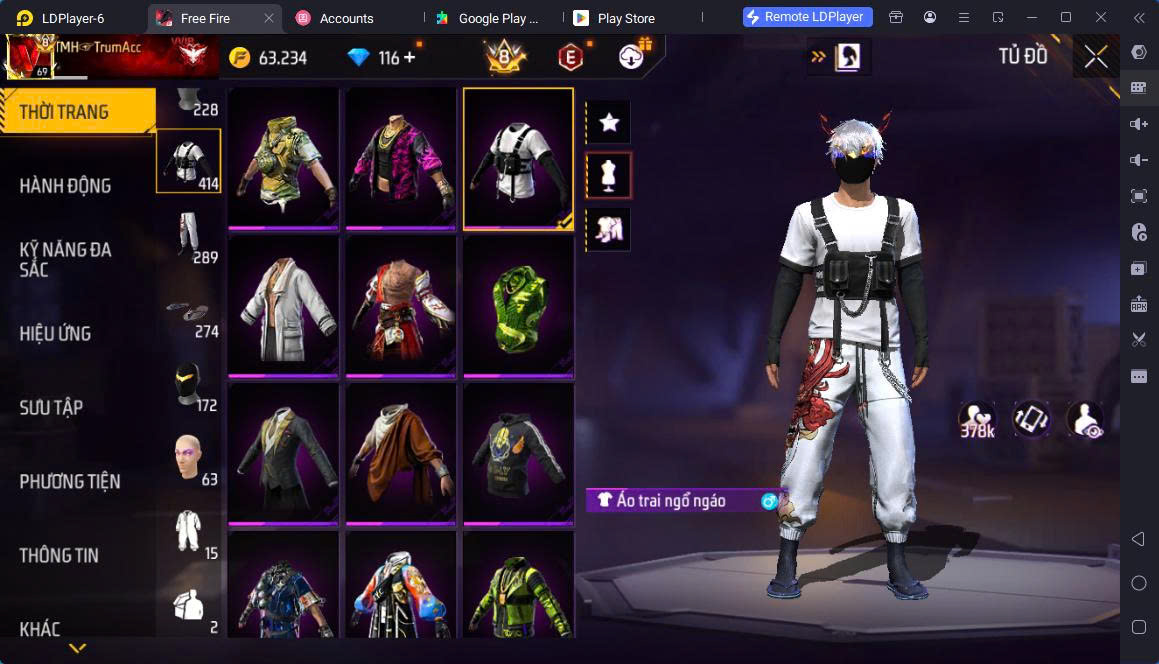
Task: Select the white lab coat top
Action: [x=284, y=306]
